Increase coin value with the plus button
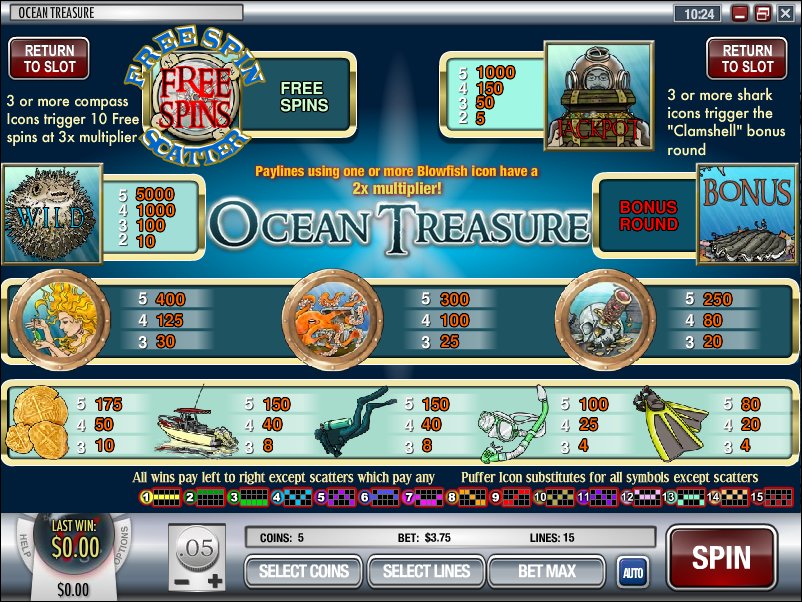Image resolution: width=802 pixels, height=602 pixels. click(x=216, y=579)
